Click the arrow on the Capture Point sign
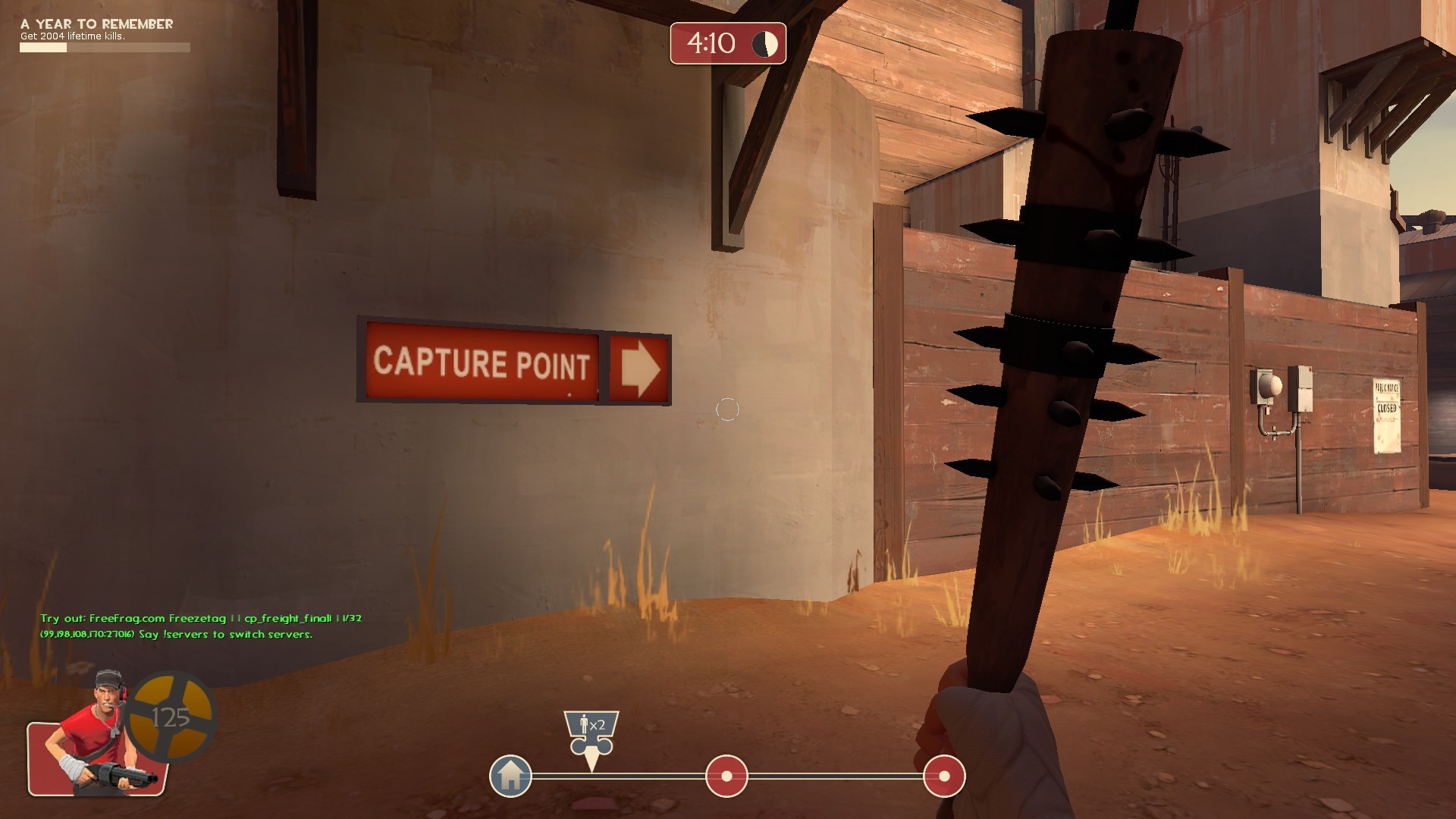The width and height of the screenshot is (1456, 819). [x=639, y=367]
